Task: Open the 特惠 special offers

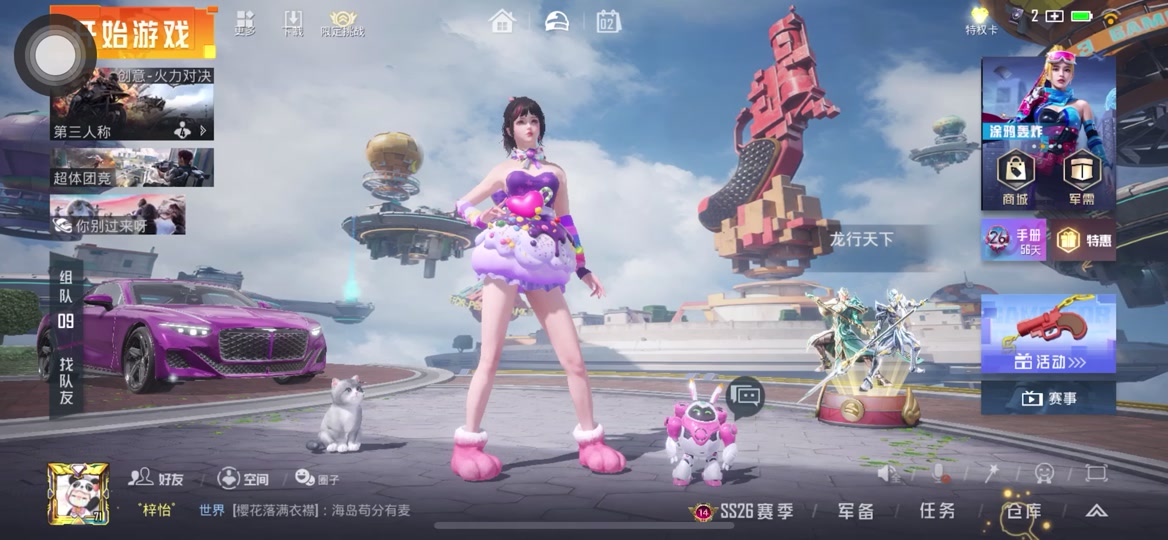Action: pyautogui.click(x=1083, y=241)
